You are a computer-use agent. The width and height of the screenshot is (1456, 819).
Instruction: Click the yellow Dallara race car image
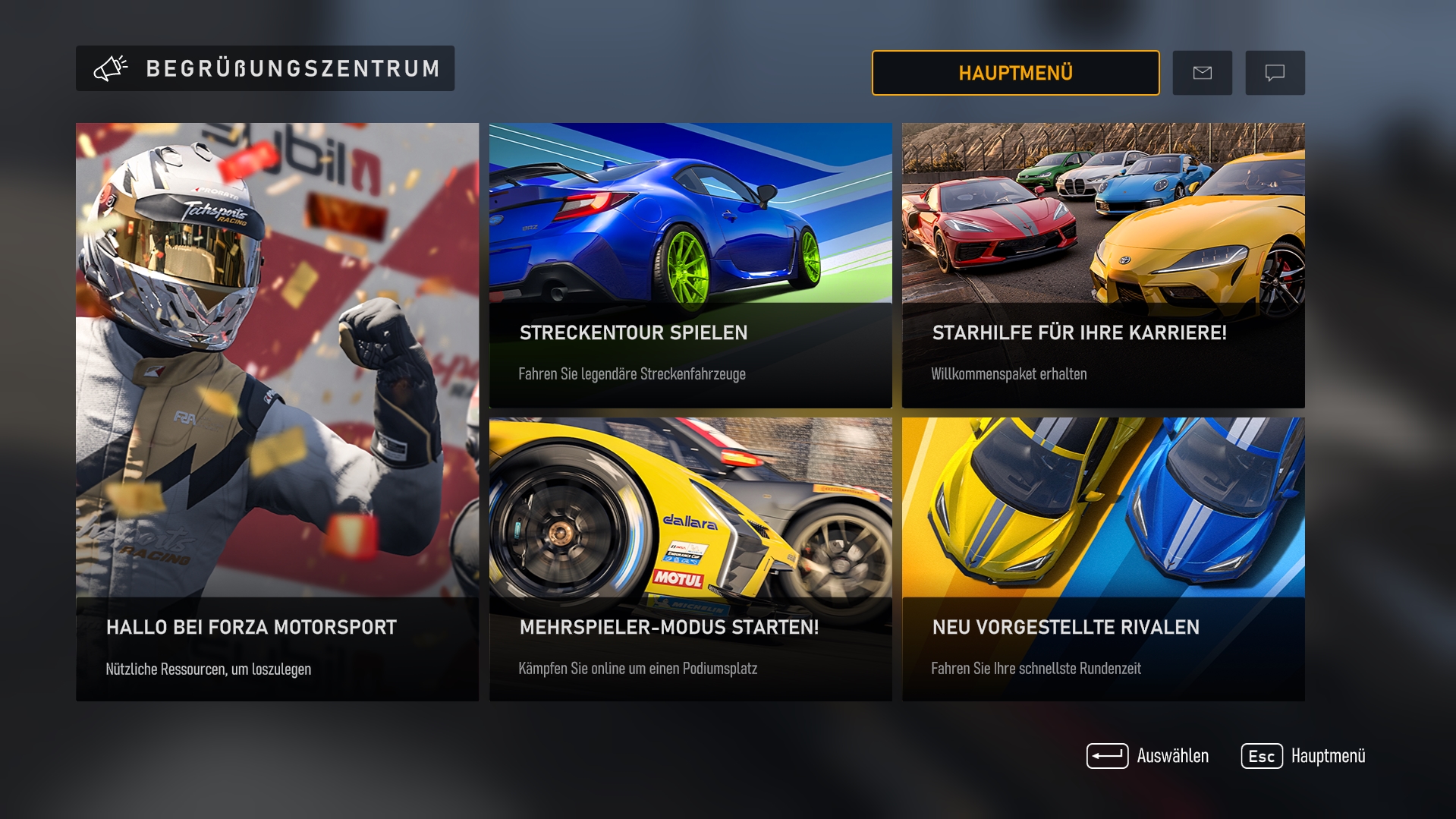[x=683, y=501]
